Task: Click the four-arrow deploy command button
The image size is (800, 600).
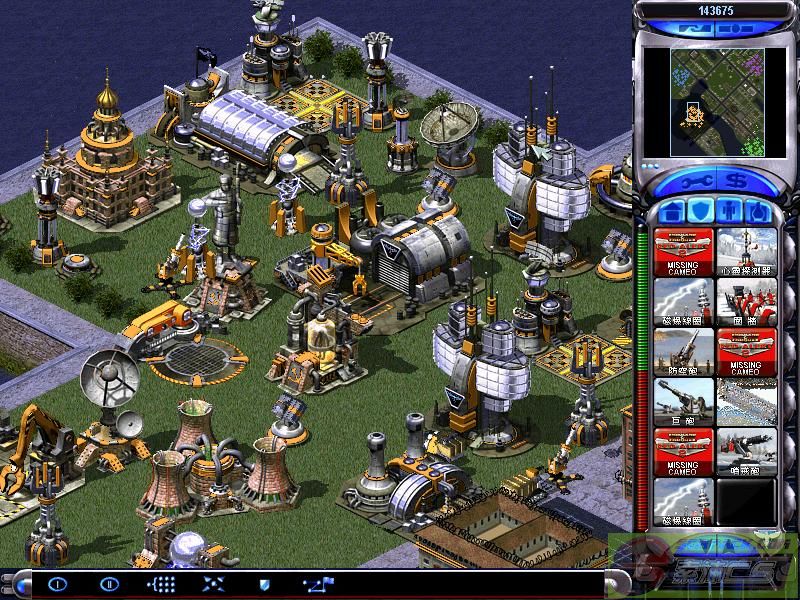Action: (x=213, y=583)
